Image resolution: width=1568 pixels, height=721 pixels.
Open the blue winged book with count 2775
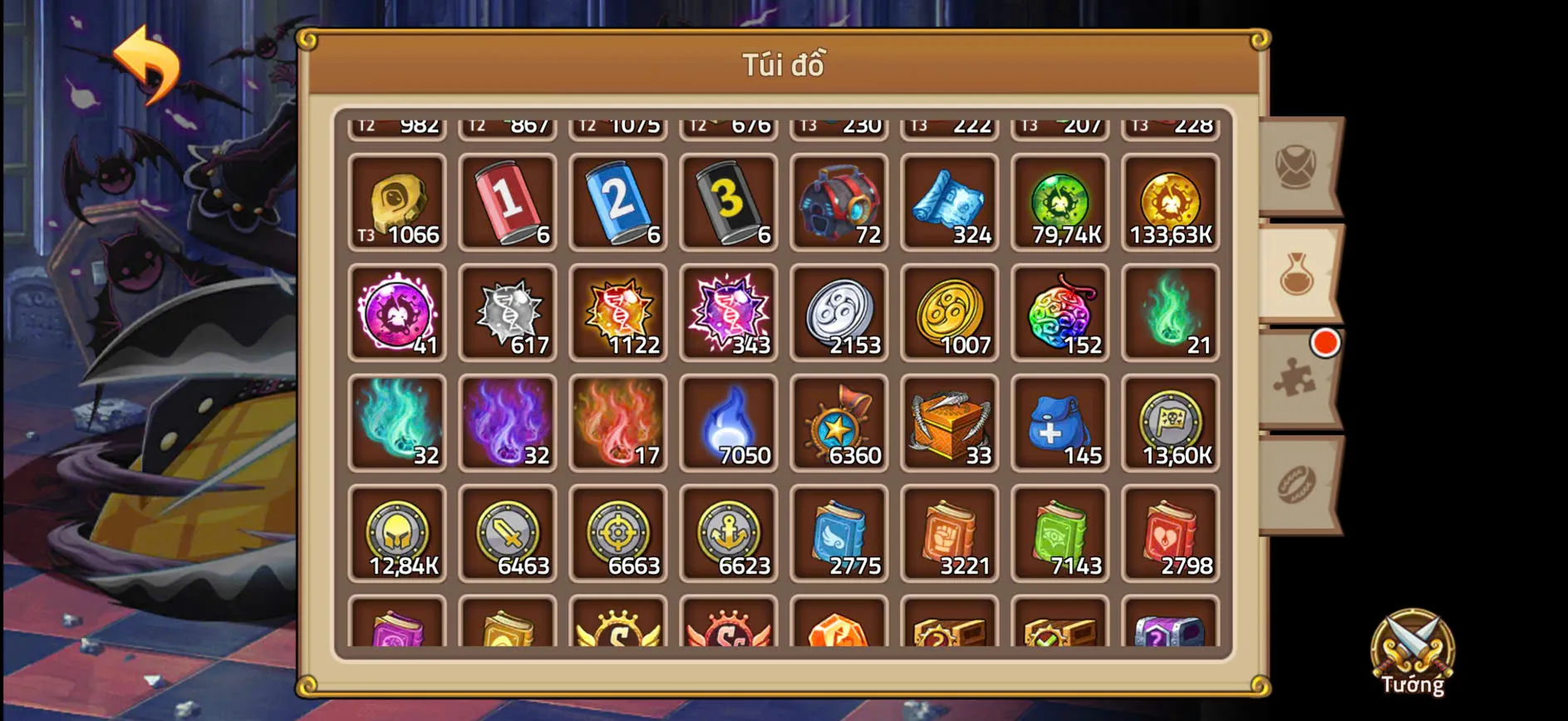[x=839, y=536]
